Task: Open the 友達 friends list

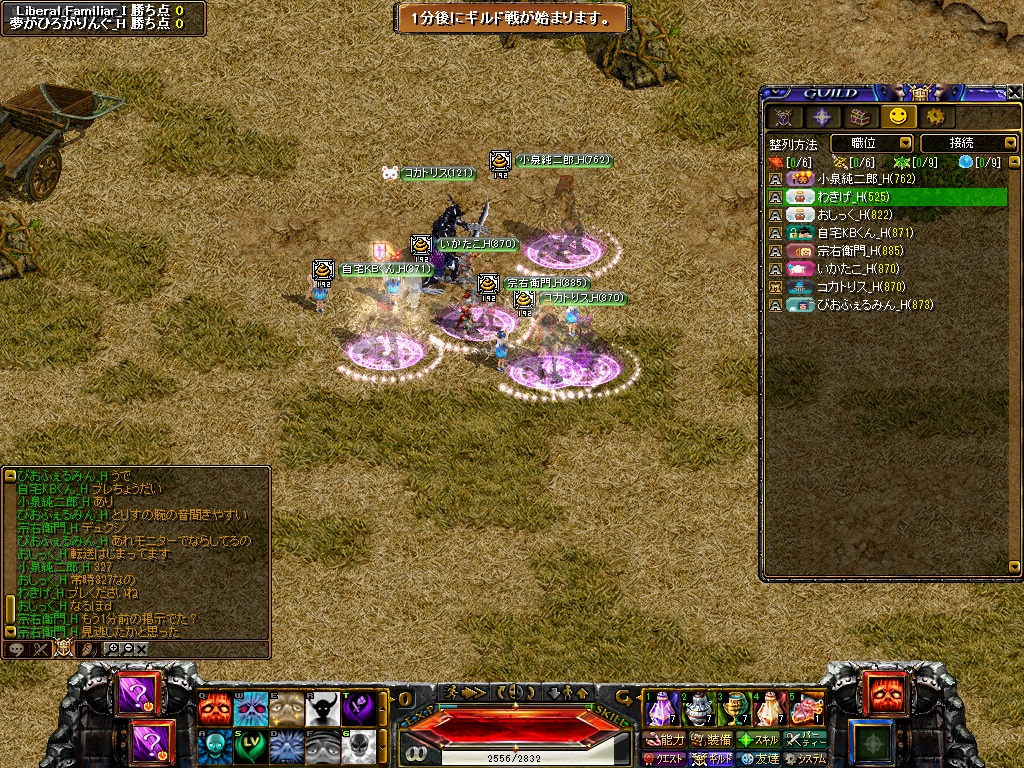Action: (758, 759)
